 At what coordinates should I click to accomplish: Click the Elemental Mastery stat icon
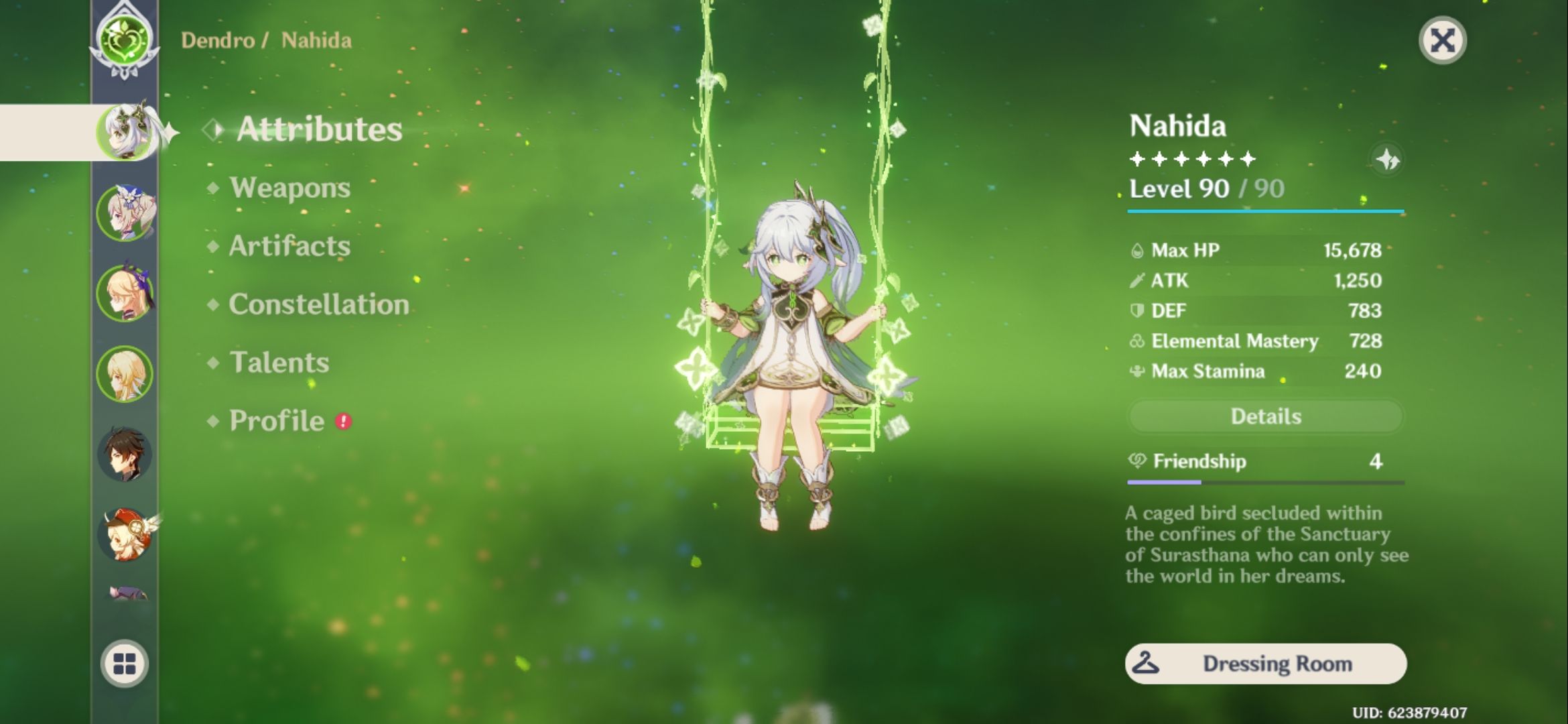coord(1137,341)
